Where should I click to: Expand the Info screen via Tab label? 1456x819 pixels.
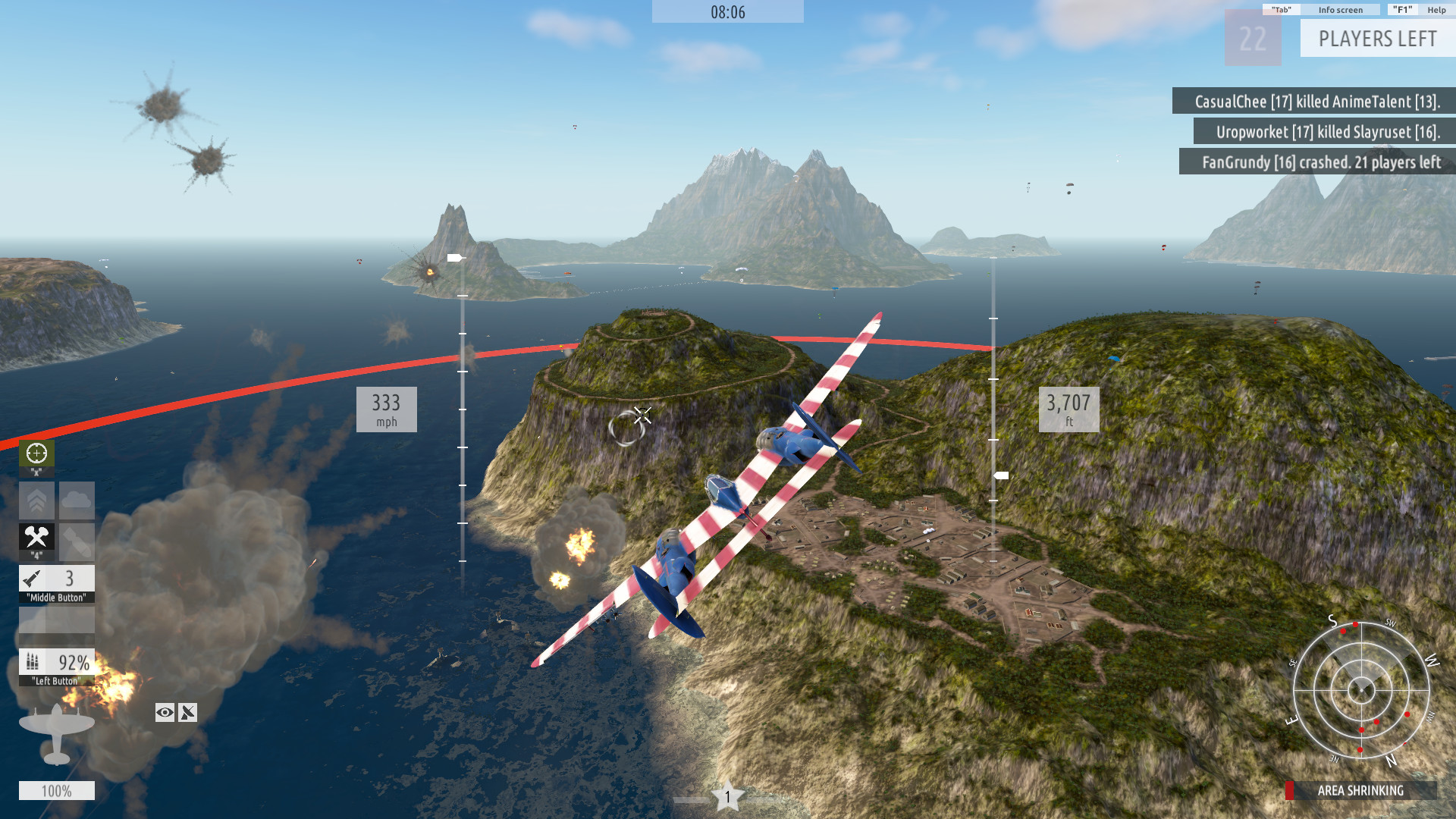1280,9
